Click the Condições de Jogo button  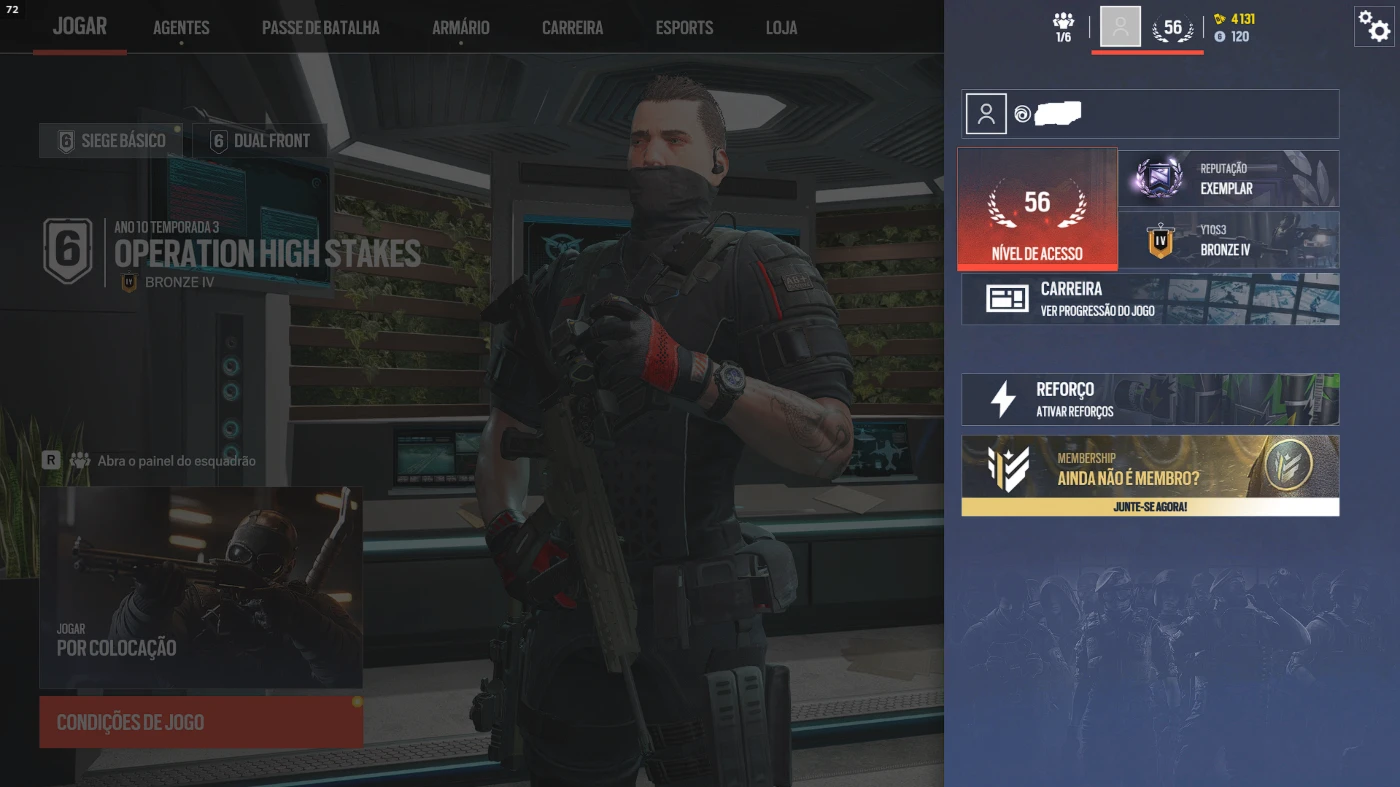coord(201,722)
